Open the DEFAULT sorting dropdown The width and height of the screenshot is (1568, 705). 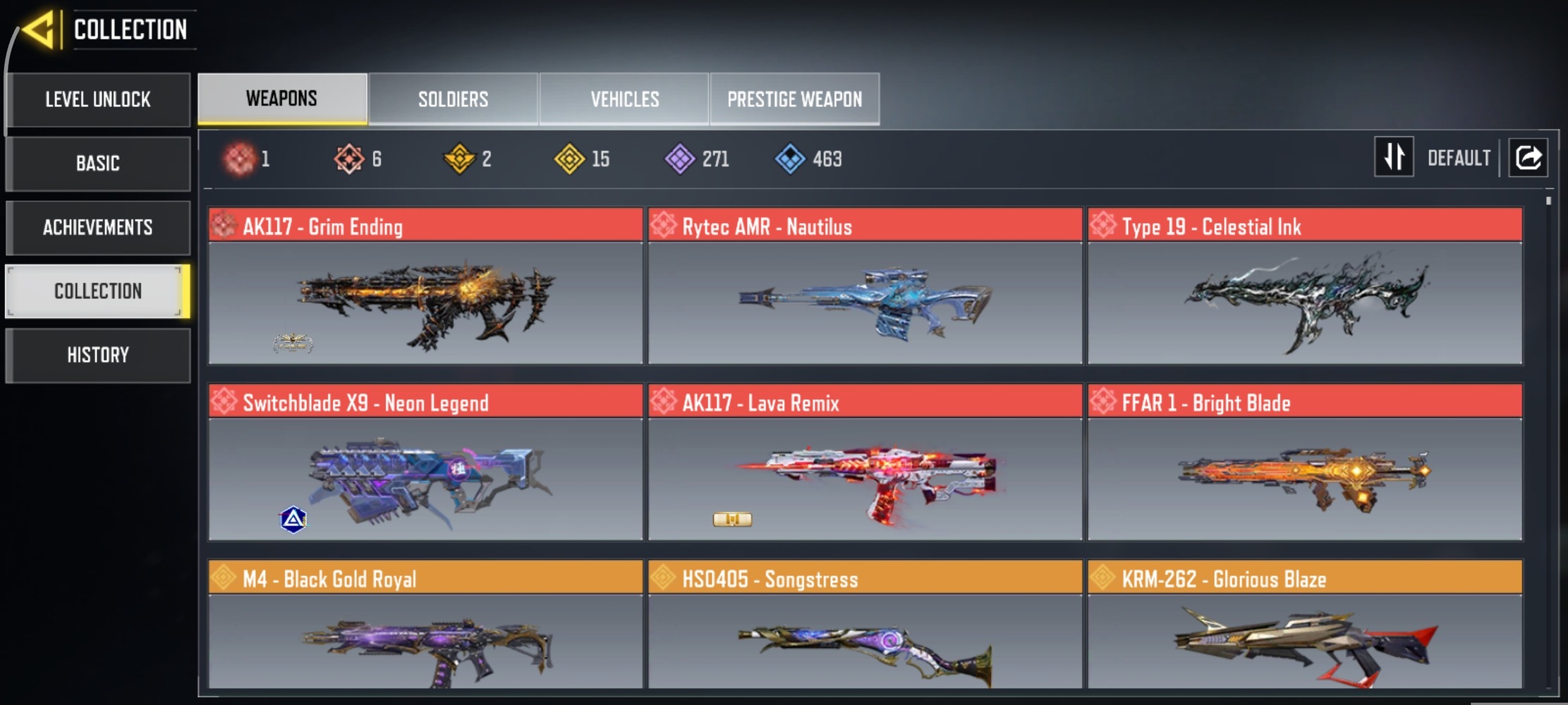coord(1457,157)
